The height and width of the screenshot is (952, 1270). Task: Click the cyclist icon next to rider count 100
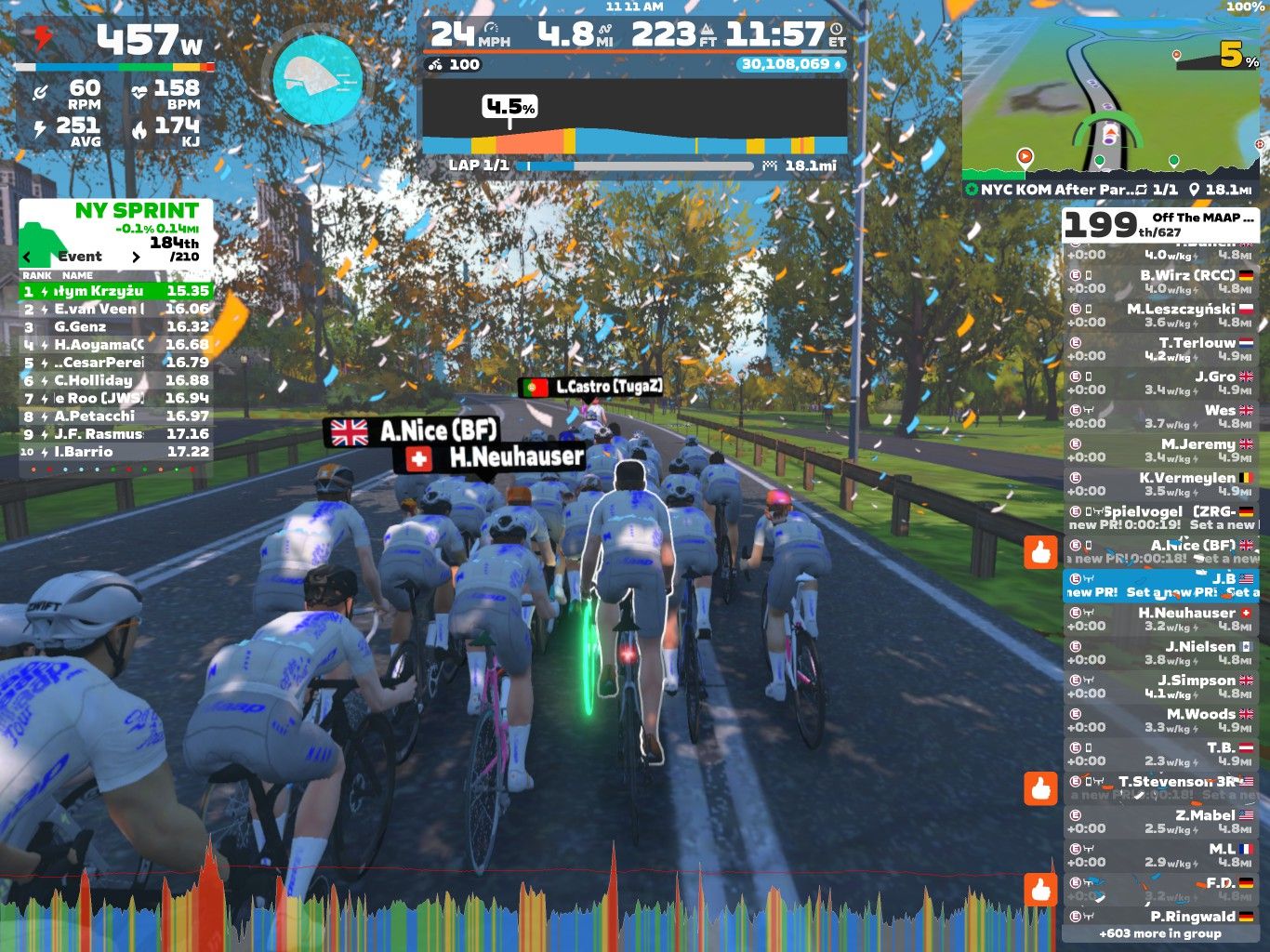(433, 65)
